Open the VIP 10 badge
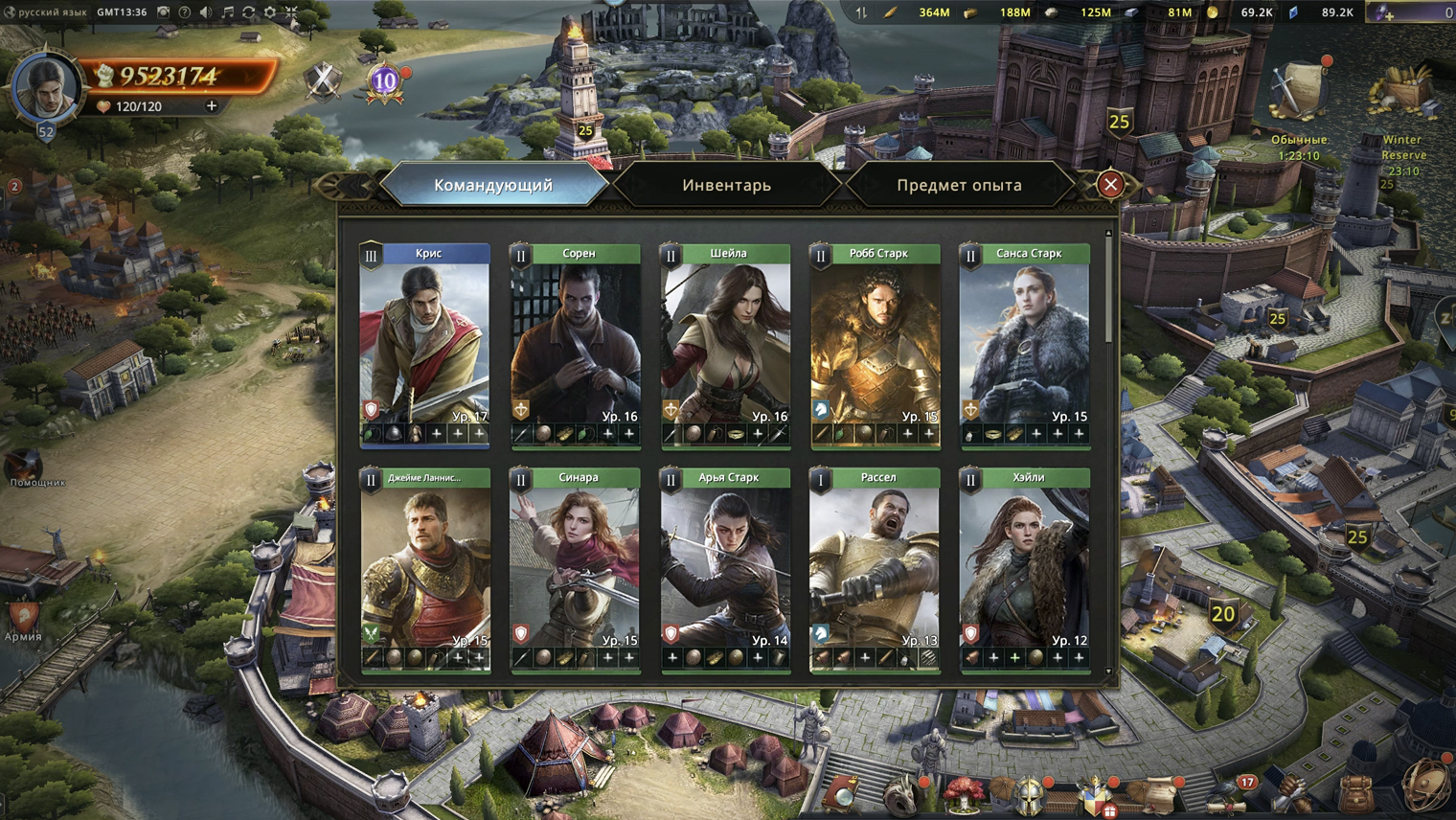This screenshot has width=1456, height=820. (385, 81)
